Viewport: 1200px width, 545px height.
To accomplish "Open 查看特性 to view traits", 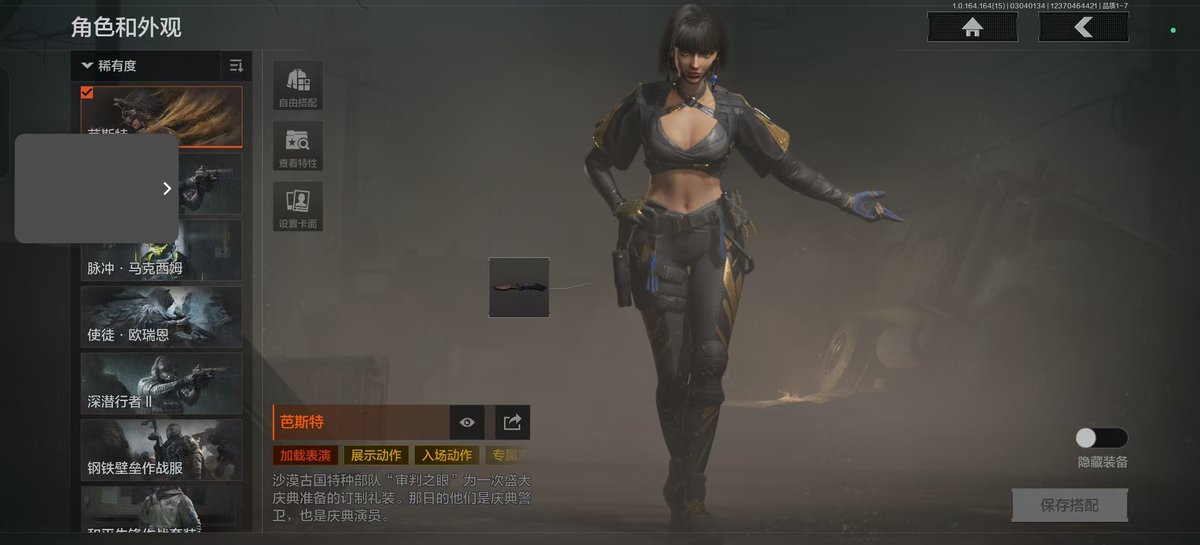I will tap(298, 147).
